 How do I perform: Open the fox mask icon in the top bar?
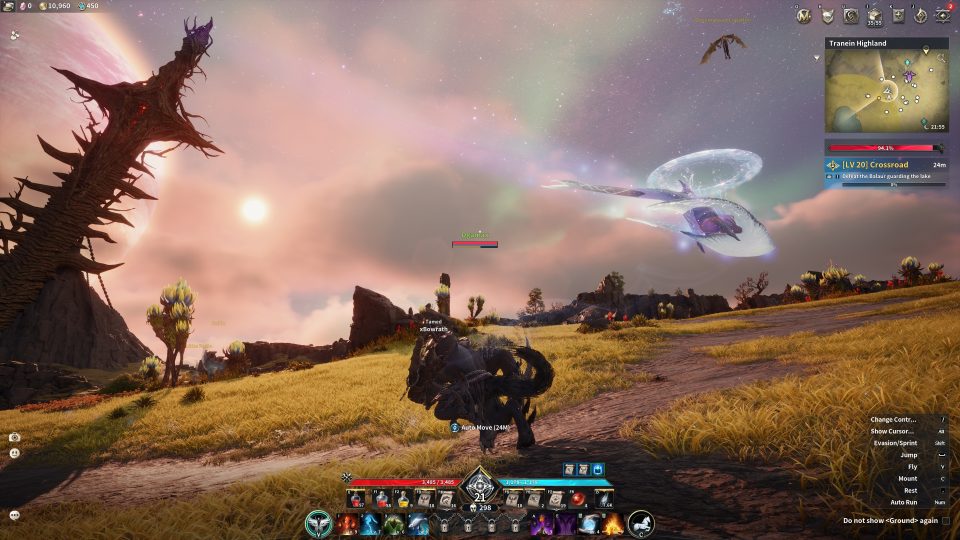click(x=827, y=15)
